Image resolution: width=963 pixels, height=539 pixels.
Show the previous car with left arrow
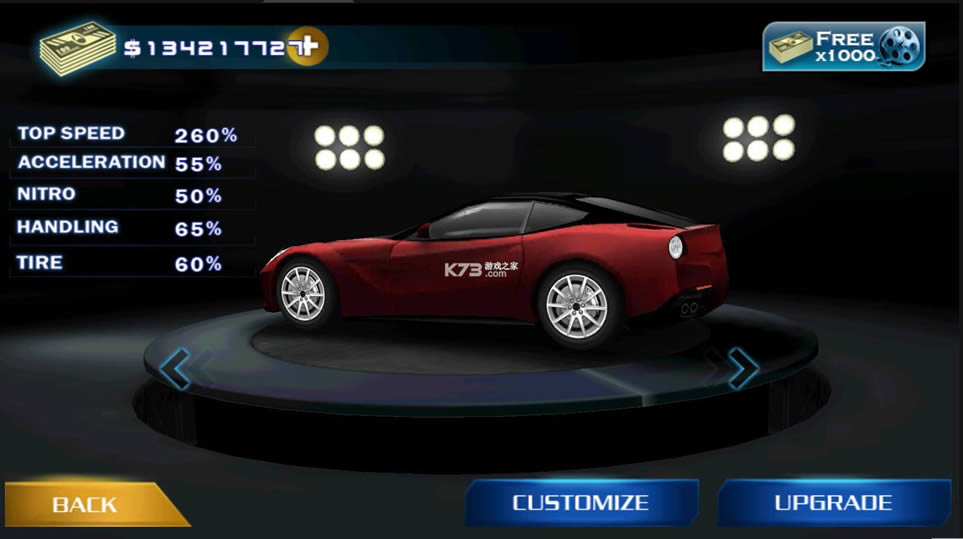175,368
